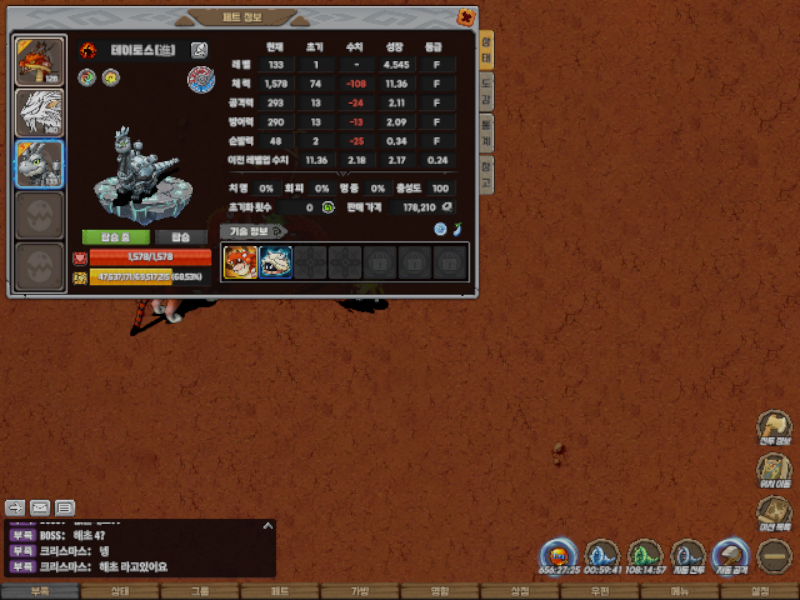Open 설정 in the bottom menu bar
800x600 pixels.
point(760,591)
